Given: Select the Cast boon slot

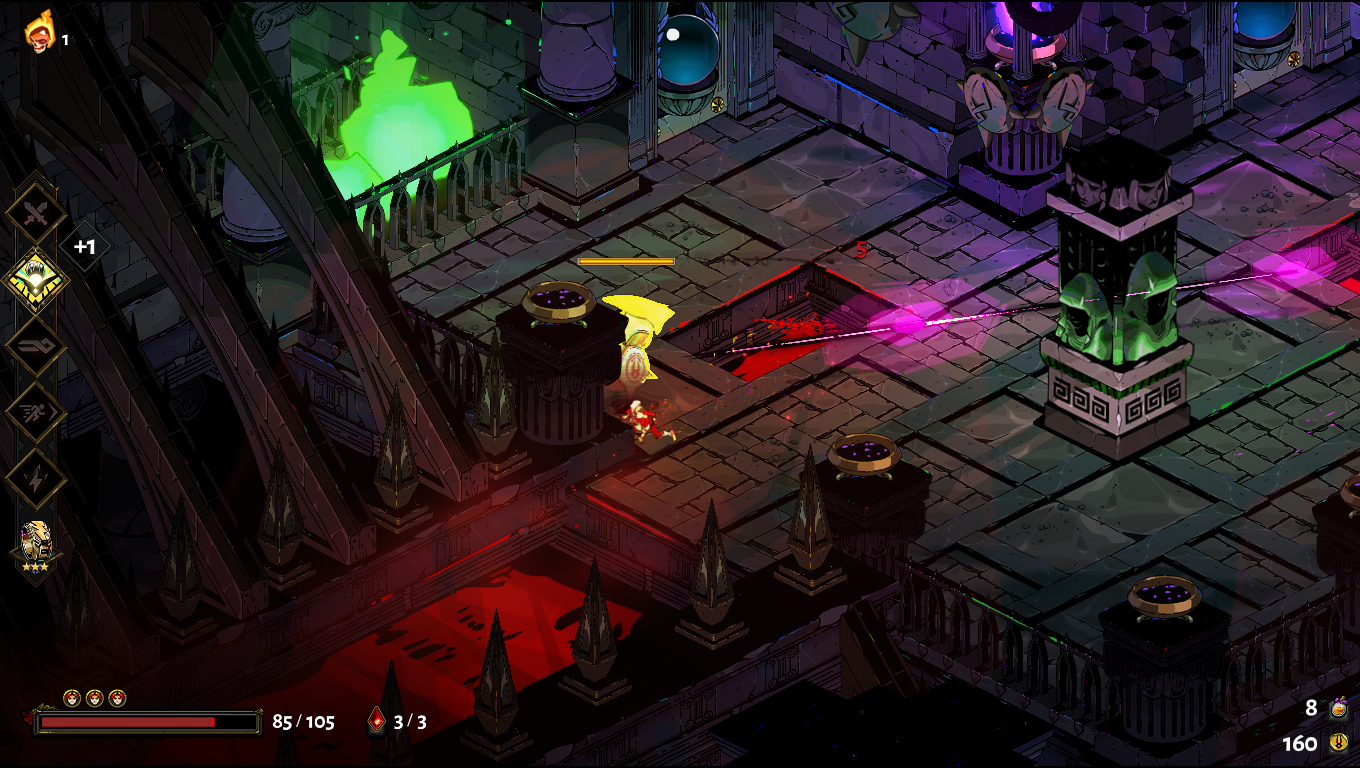Looking at the screenshot, I should [36, 346].
